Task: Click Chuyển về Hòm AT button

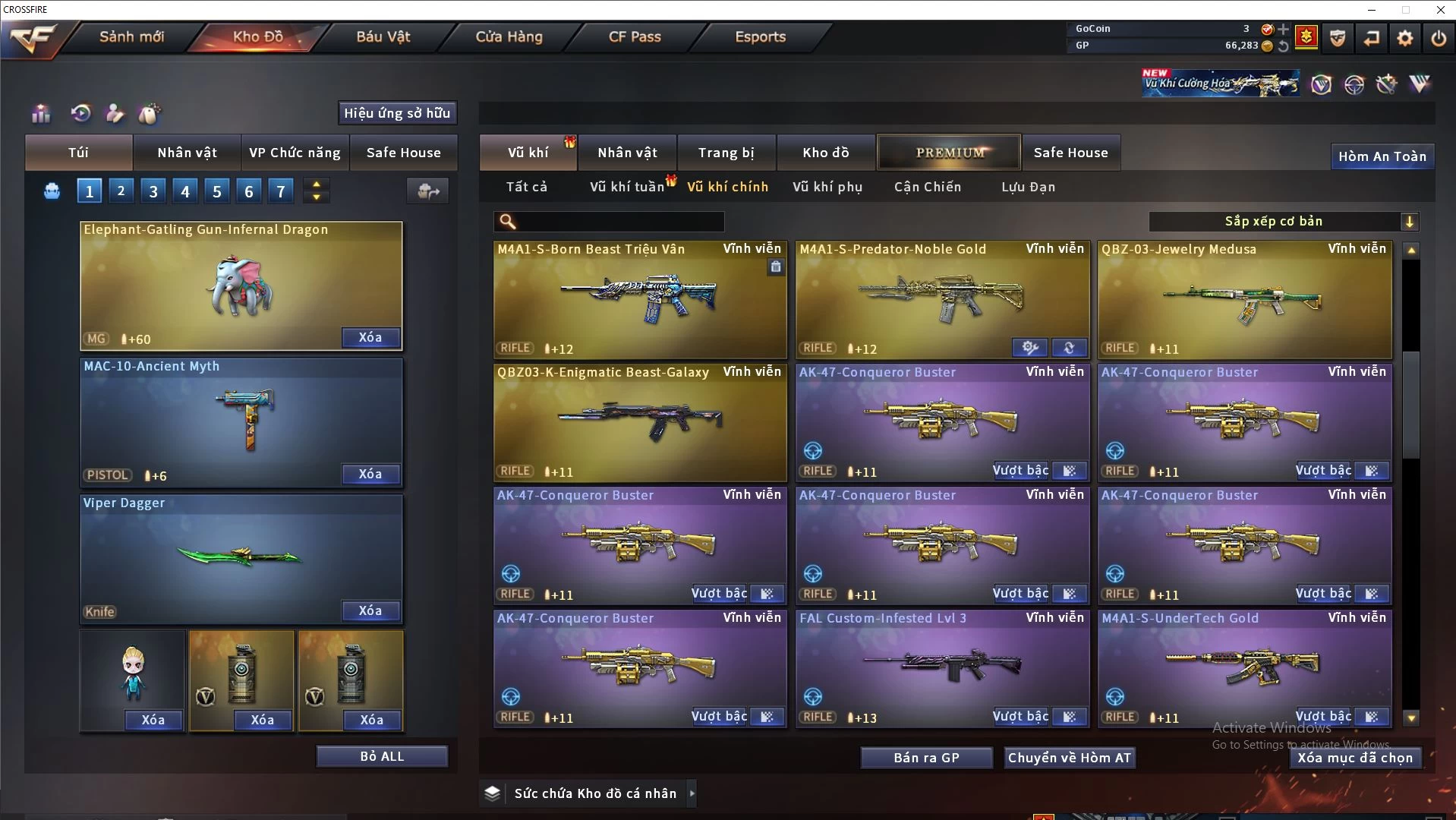Action: pyautogui.click(x=1069, y=758)
